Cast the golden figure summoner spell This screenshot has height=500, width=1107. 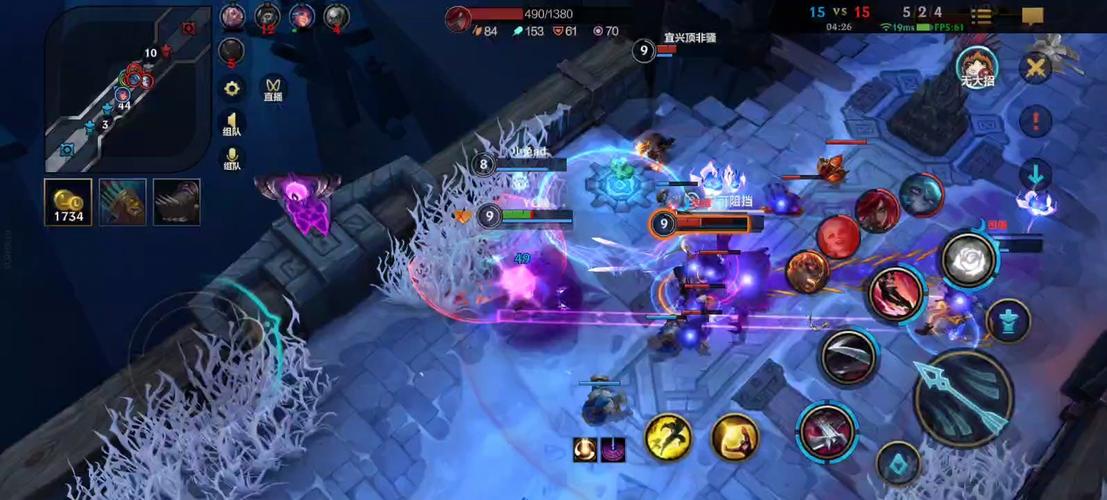point(735,437)
